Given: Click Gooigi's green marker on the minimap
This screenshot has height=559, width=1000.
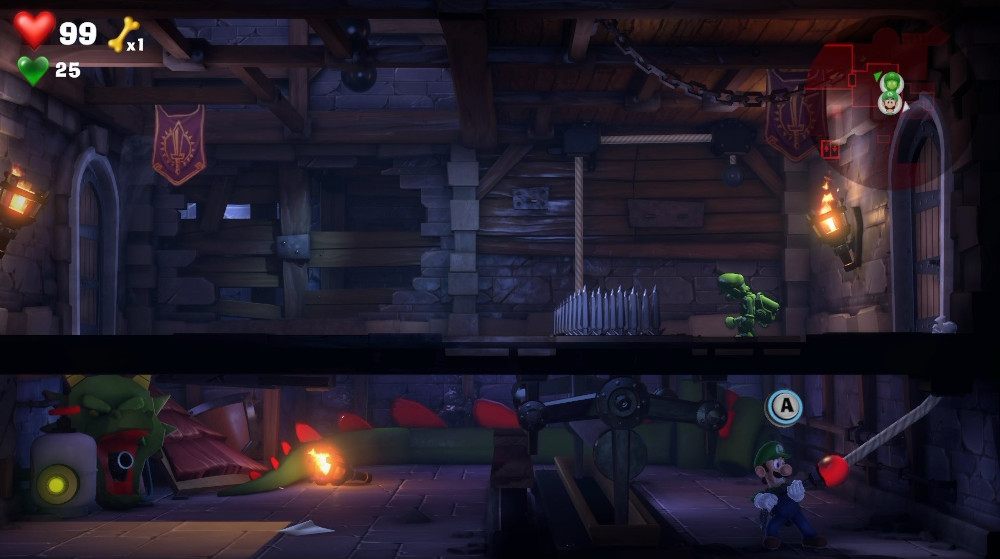Looking at the screenshot, I should pyautogui.click(x=890, y=81).
